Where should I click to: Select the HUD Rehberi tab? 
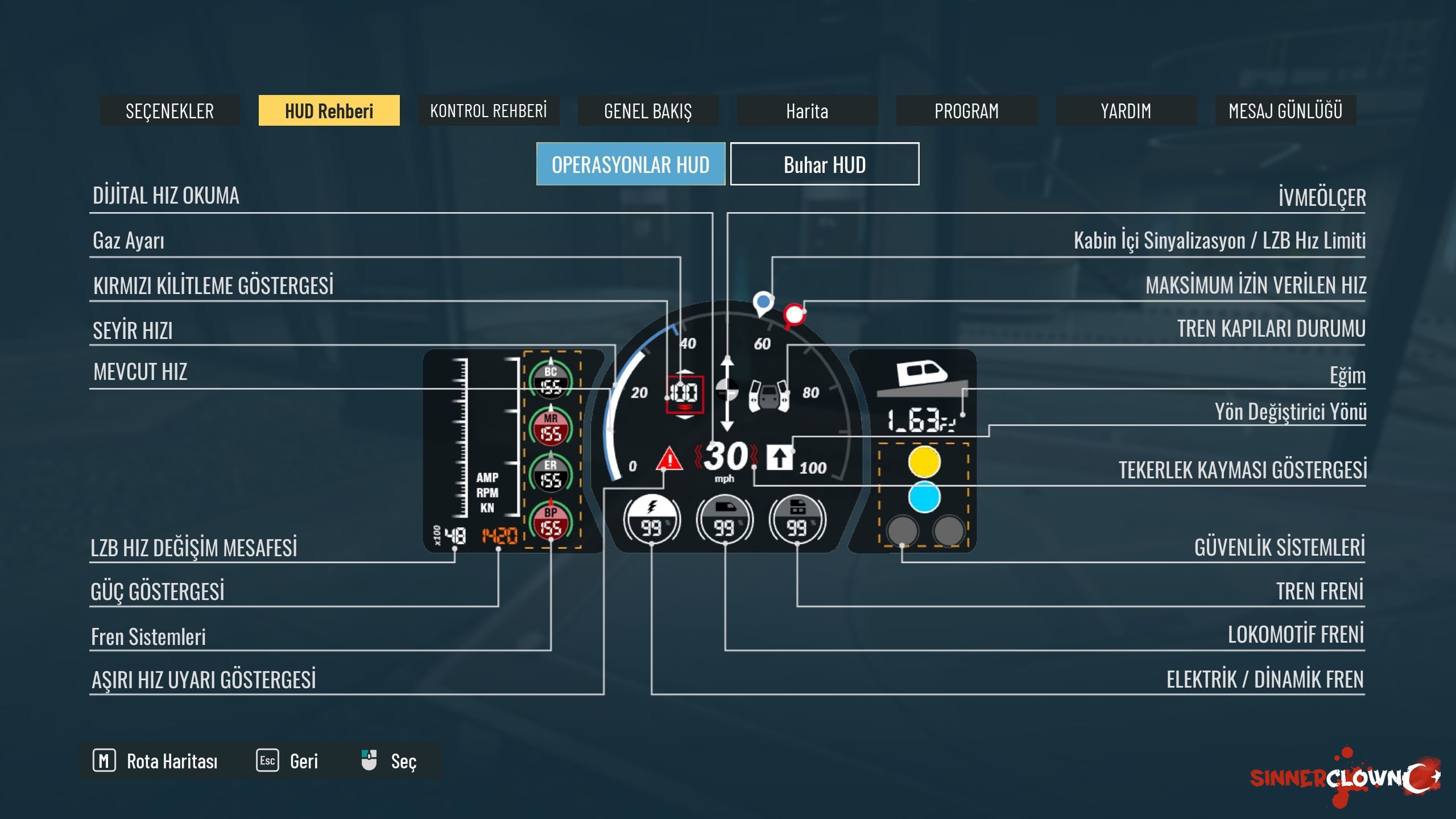329,110
